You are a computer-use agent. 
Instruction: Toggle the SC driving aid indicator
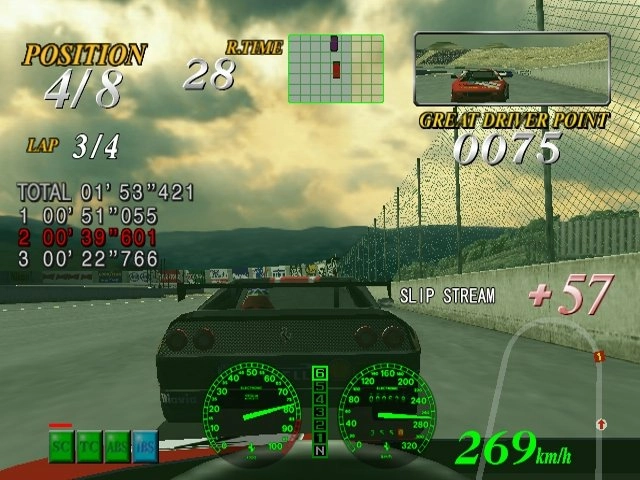[61, 447]
